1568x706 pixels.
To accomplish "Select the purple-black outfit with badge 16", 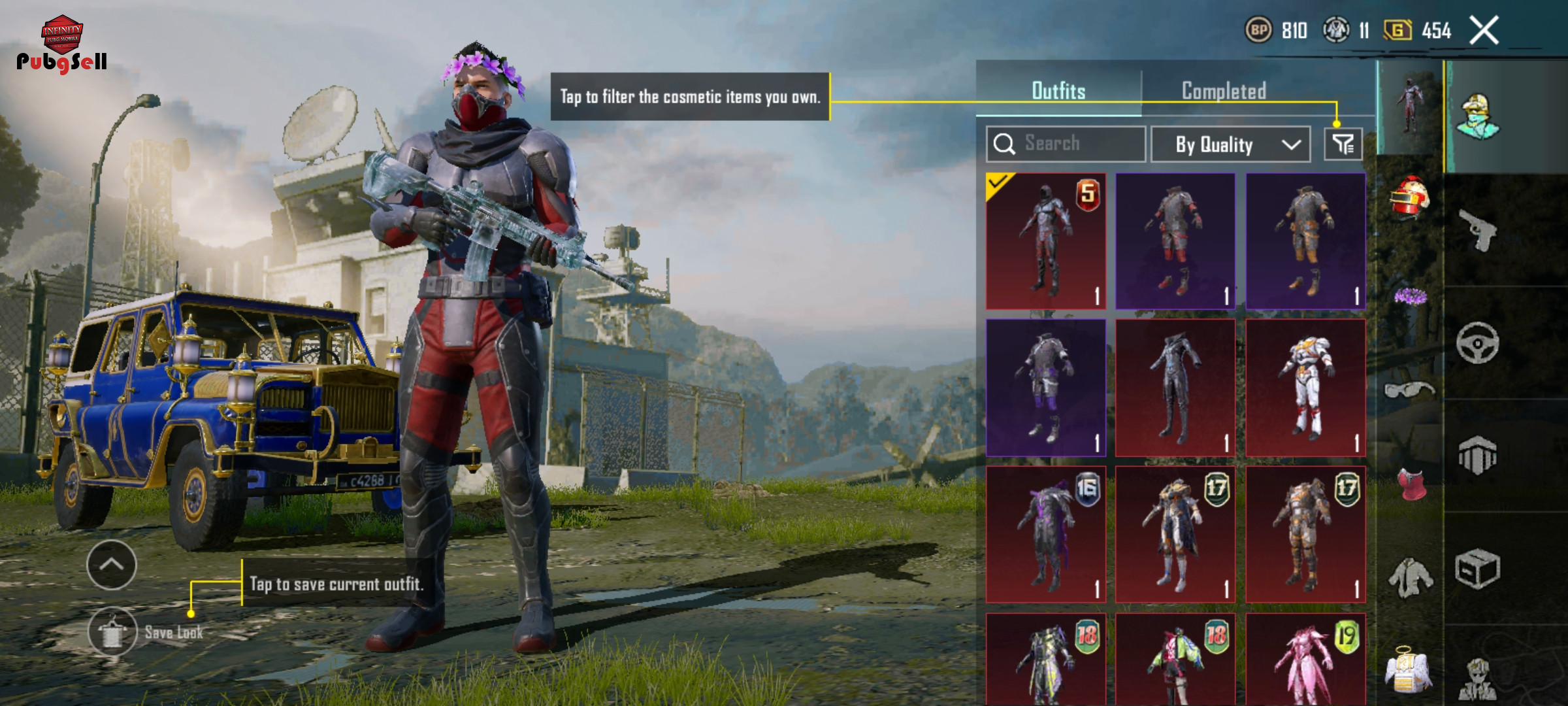I will pyautogui.click(x=1045, y=534).
